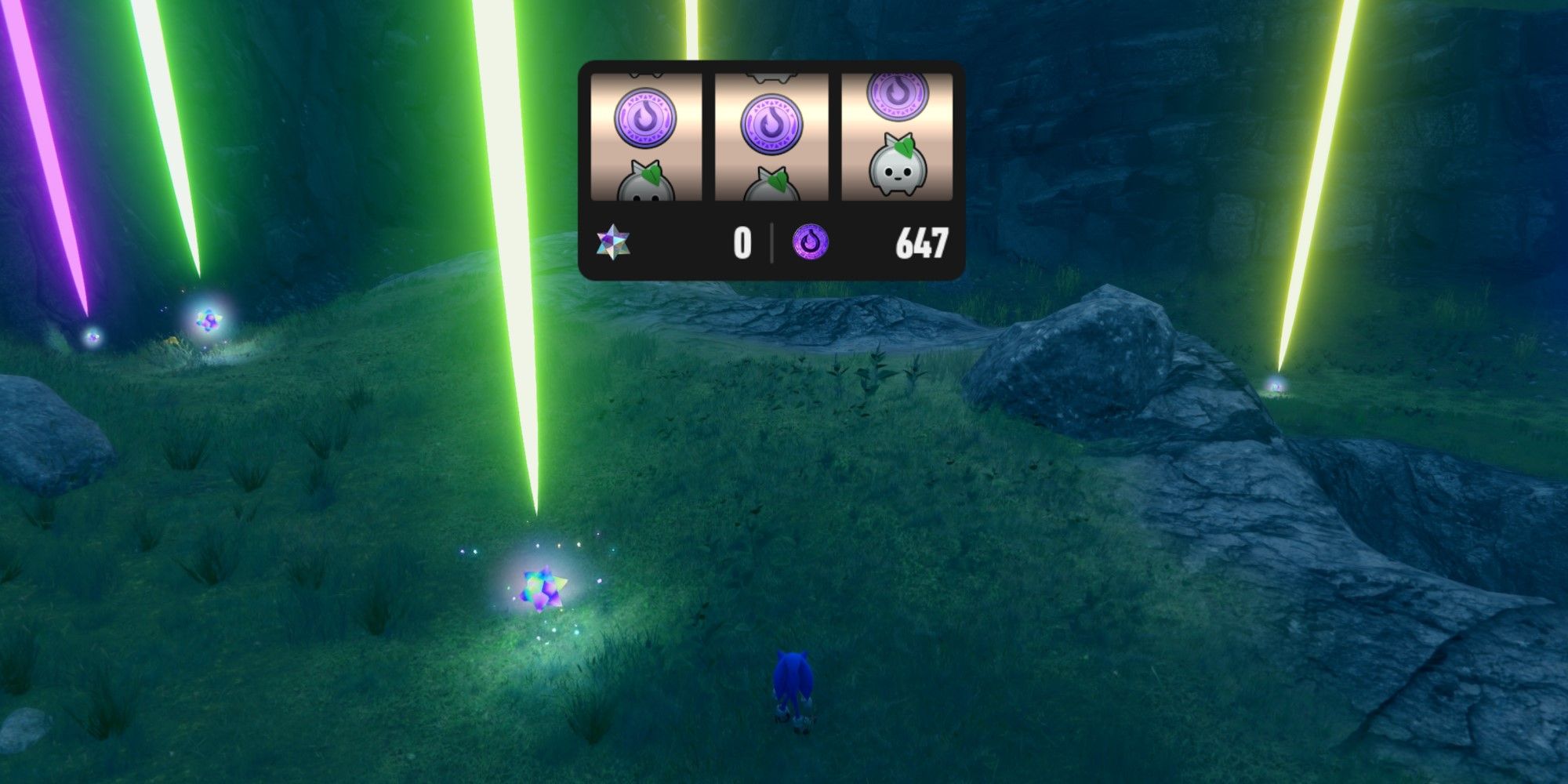The width and height of the screenshot is (1568, 784).
Task: Click the slot reel showing the full Koco face
Action: [x=897, y=137]
